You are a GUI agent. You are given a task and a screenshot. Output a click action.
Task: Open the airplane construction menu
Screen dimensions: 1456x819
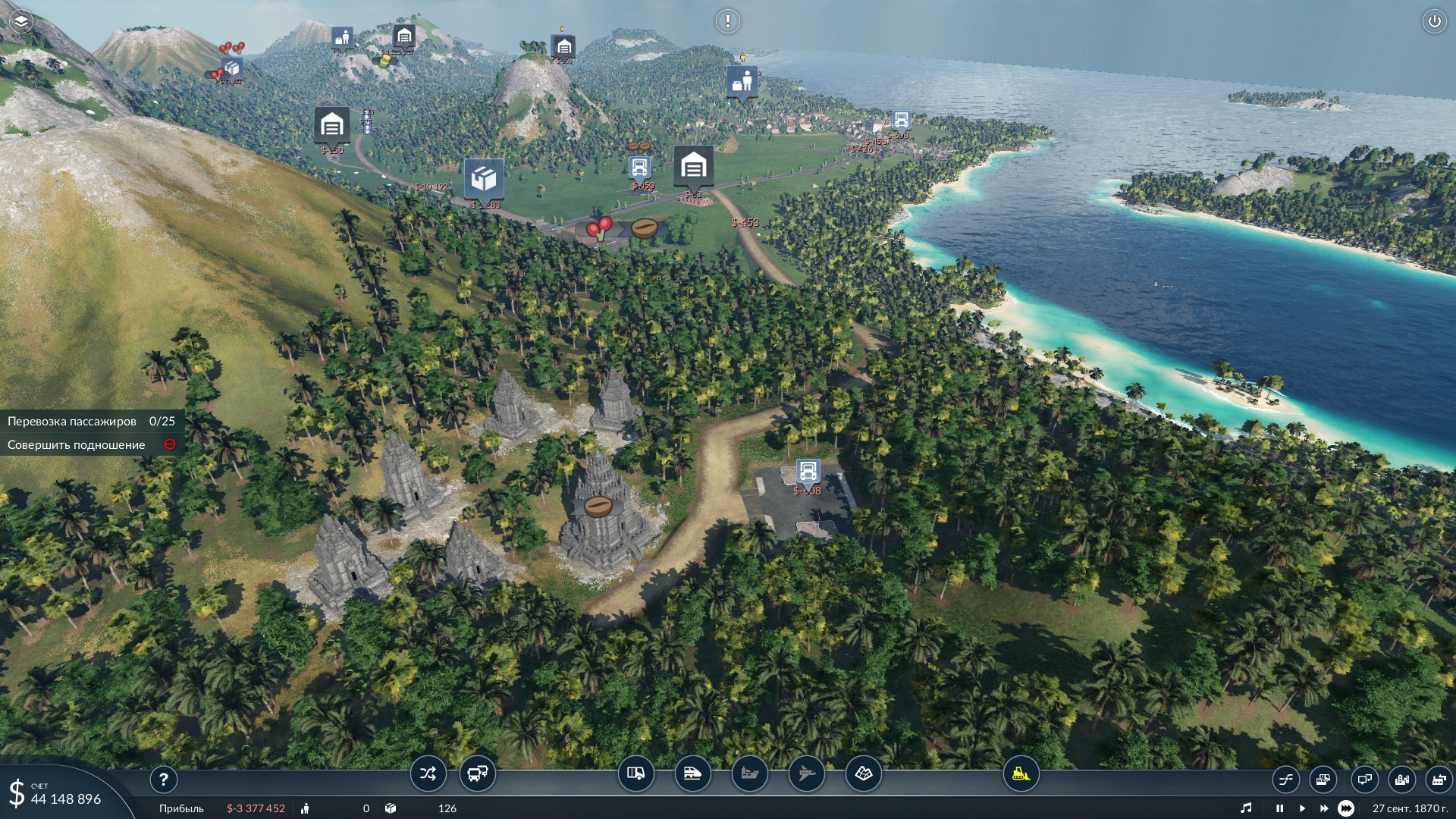coord(806,774)
